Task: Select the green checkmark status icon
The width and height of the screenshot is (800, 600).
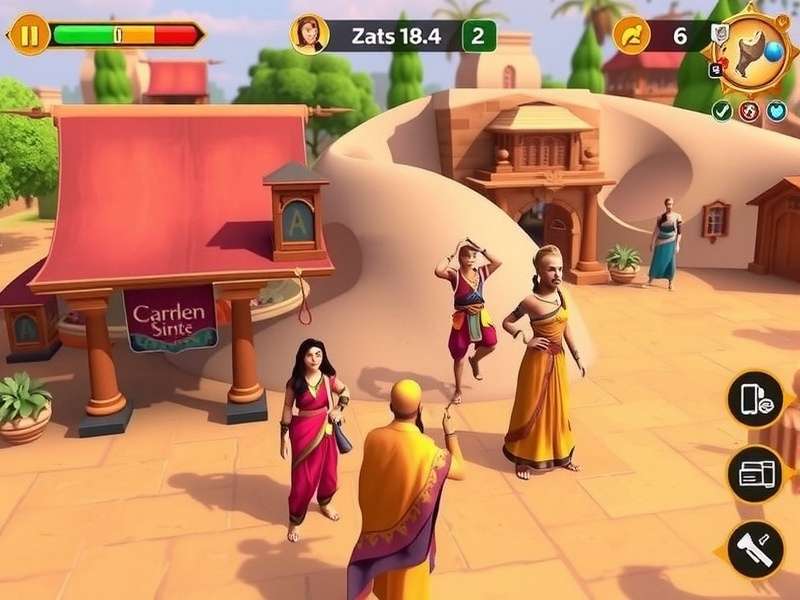Action: (x=721, y=111)
